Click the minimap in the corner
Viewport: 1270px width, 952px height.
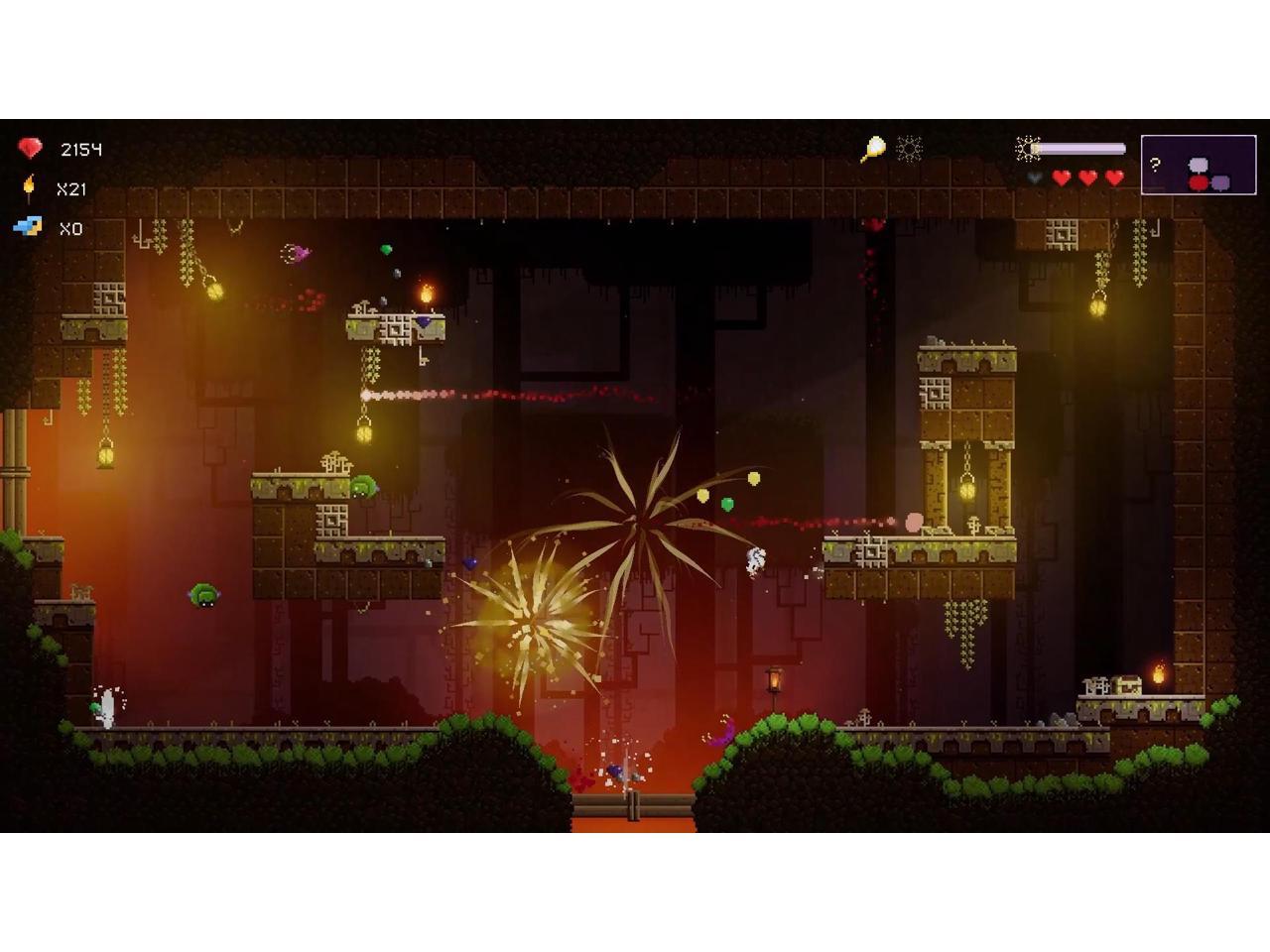coord(1199,165)
